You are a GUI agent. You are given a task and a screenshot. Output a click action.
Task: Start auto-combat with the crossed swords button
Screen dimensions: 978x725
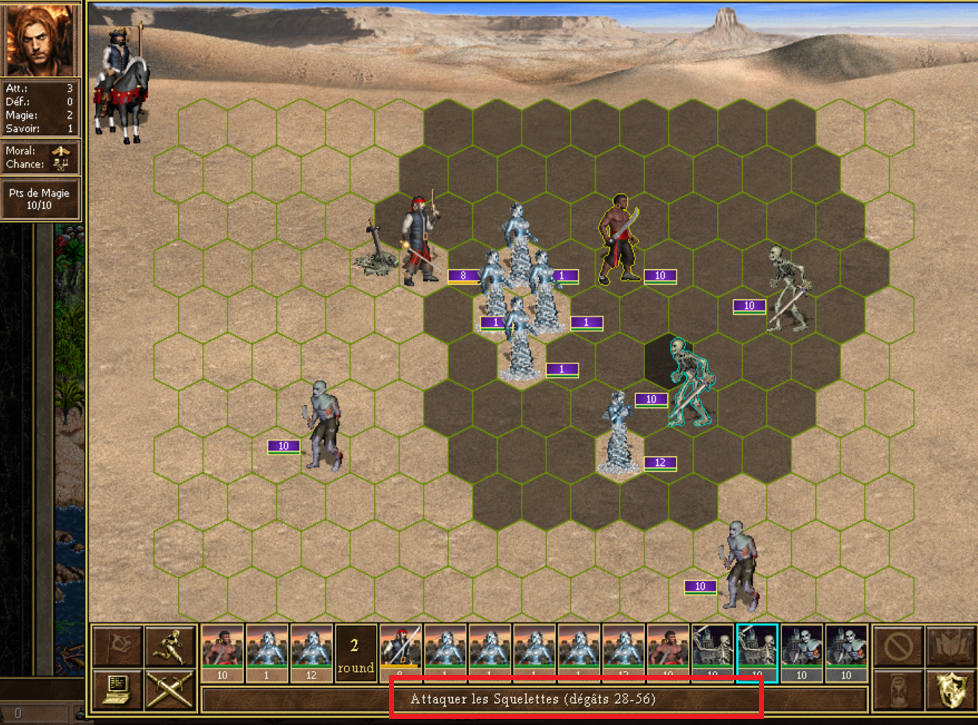coord(168,690)
